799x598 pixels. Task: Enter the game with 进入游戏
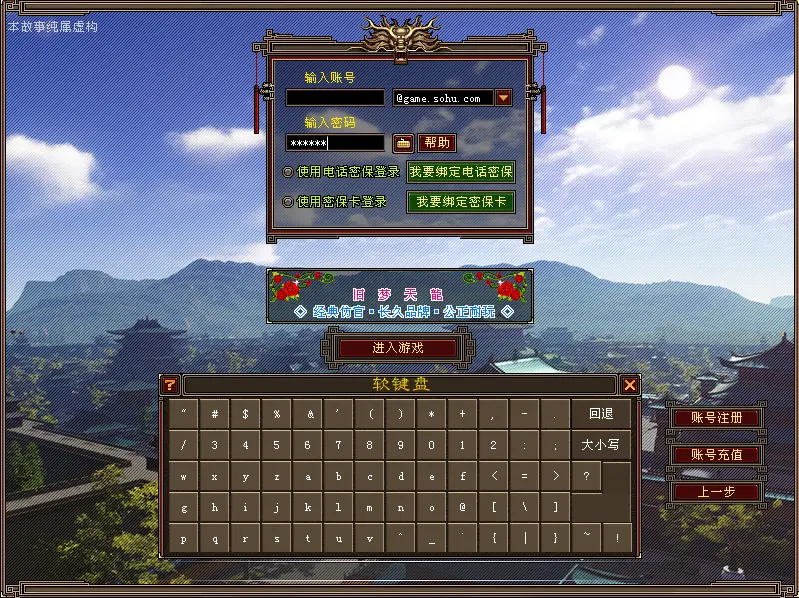coord(398,348)
